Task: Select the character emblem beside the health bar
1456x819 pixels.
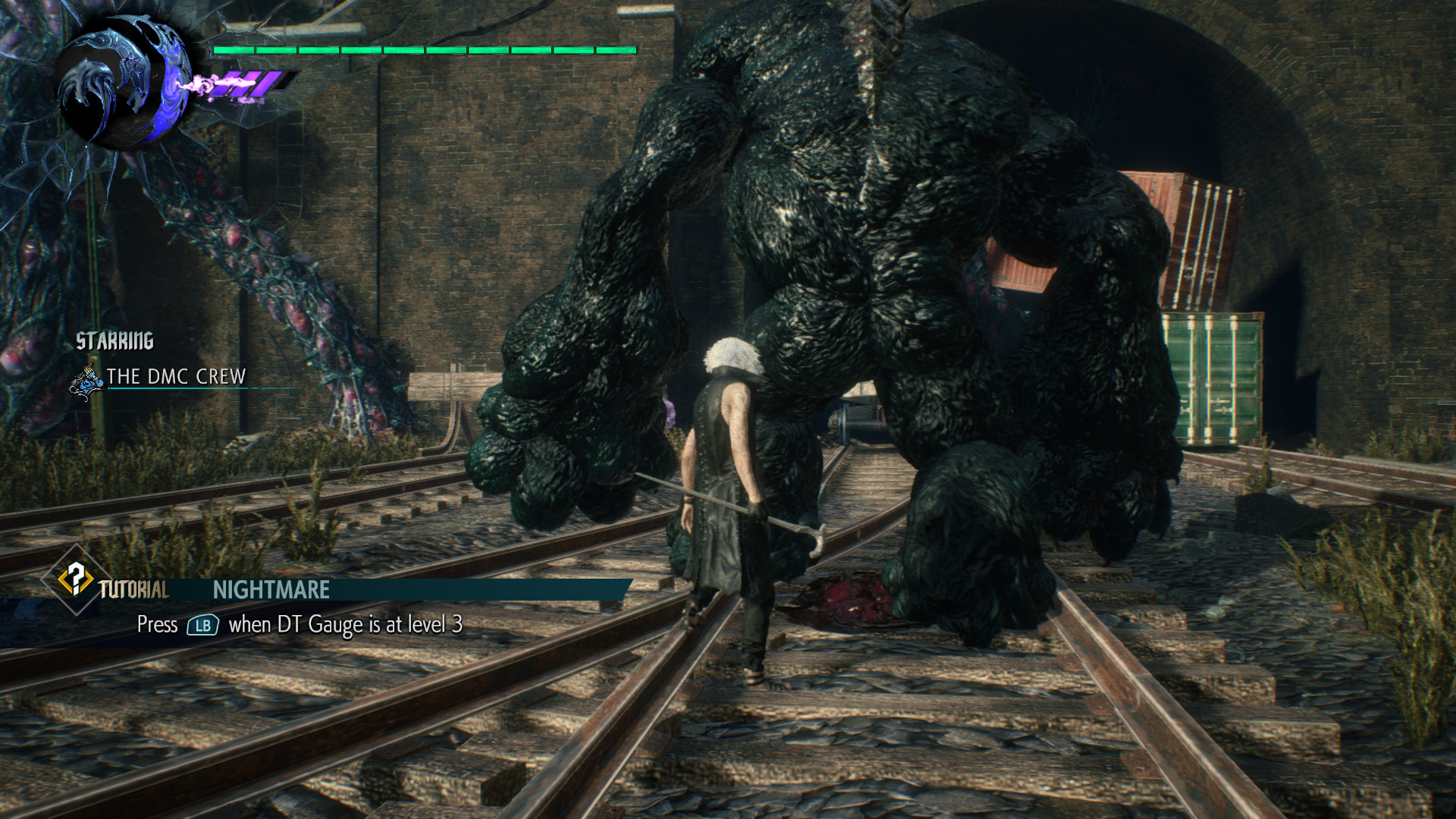Action: click(x=121, y=85)
